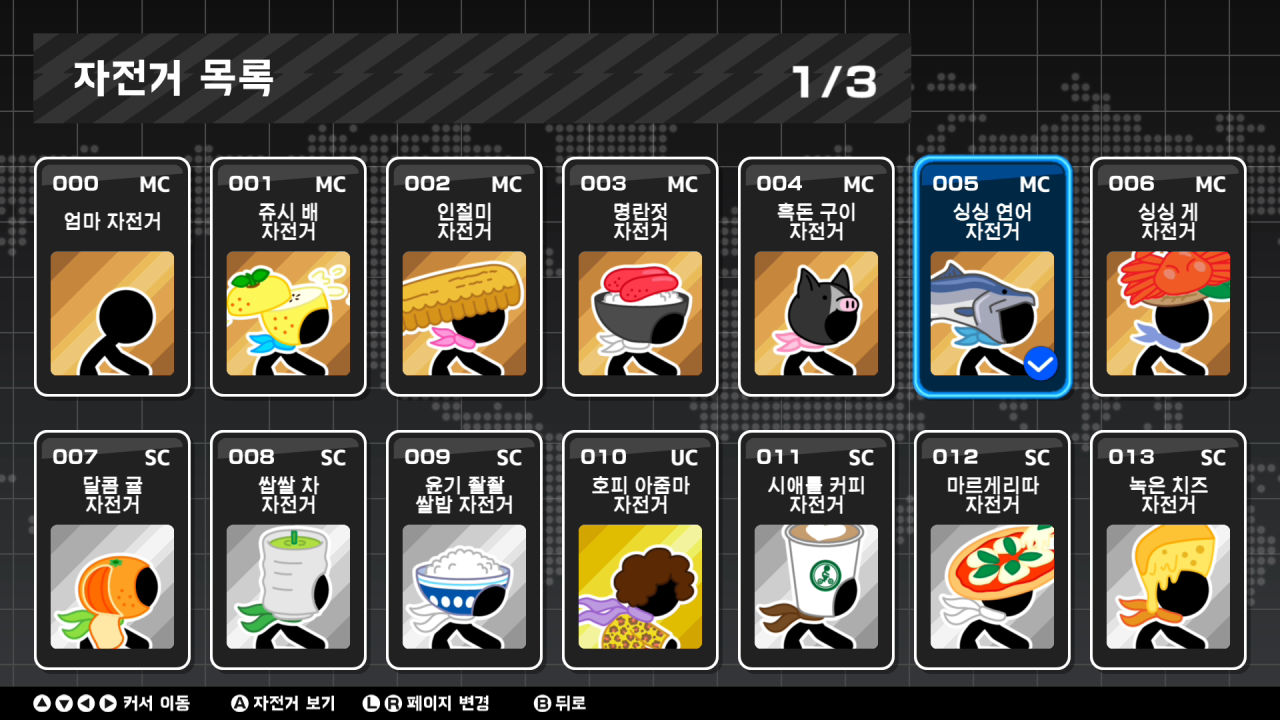1280x720 pixels.
Task: Select the 엄마 자전거 (000) card icon
Action: pos(113,313)
